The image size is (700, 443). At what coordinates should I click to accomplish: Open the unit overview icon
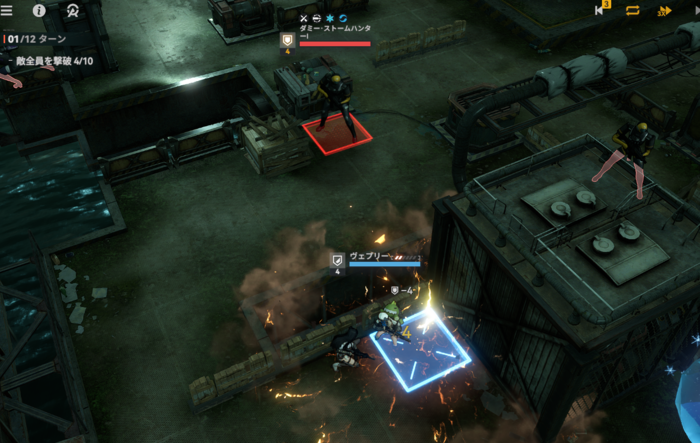point(73,11)
